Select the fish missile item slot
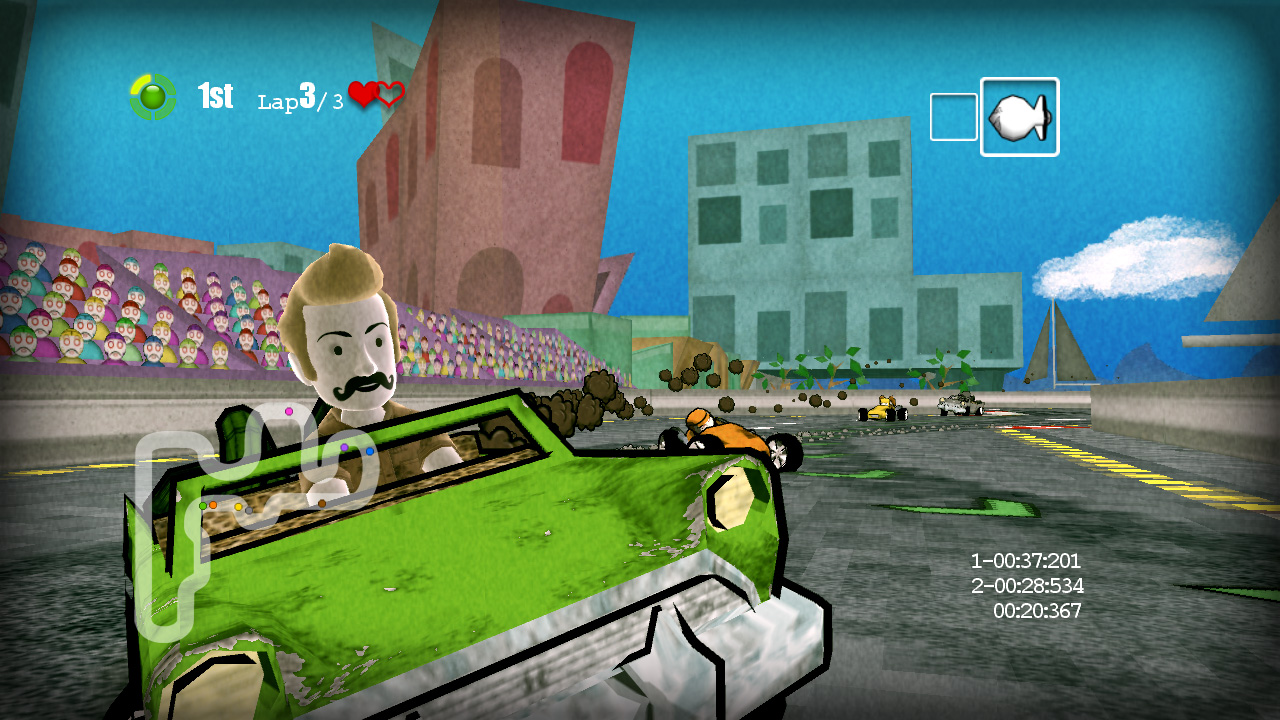Viewport: 1280px width, 720px height. (1019, 117)
